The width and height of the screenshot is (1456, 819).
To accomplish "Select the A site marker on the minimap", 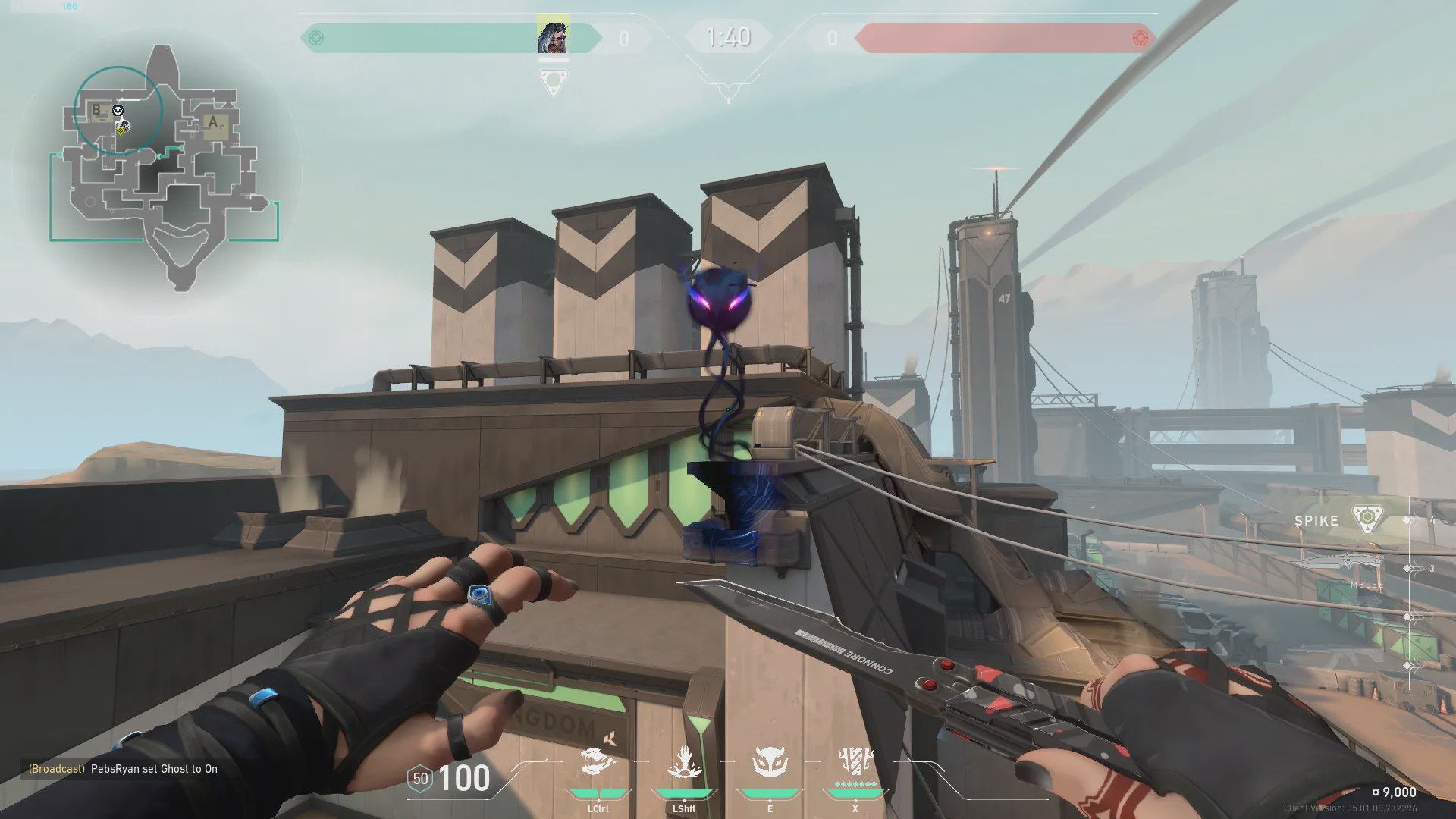I will 213,121.
